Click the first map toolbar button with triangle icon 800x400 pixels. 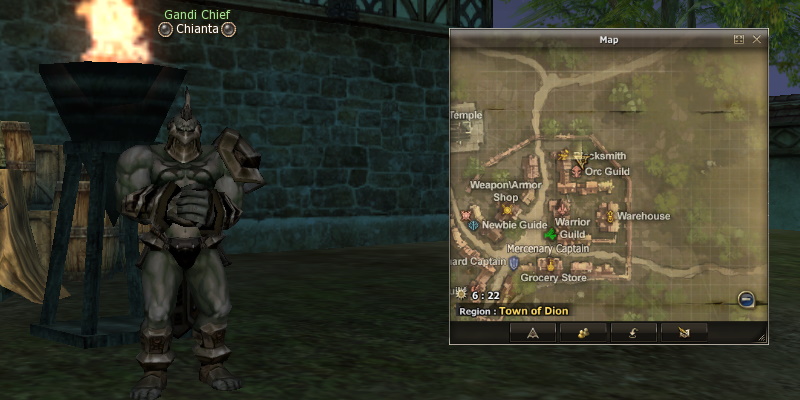533,332
